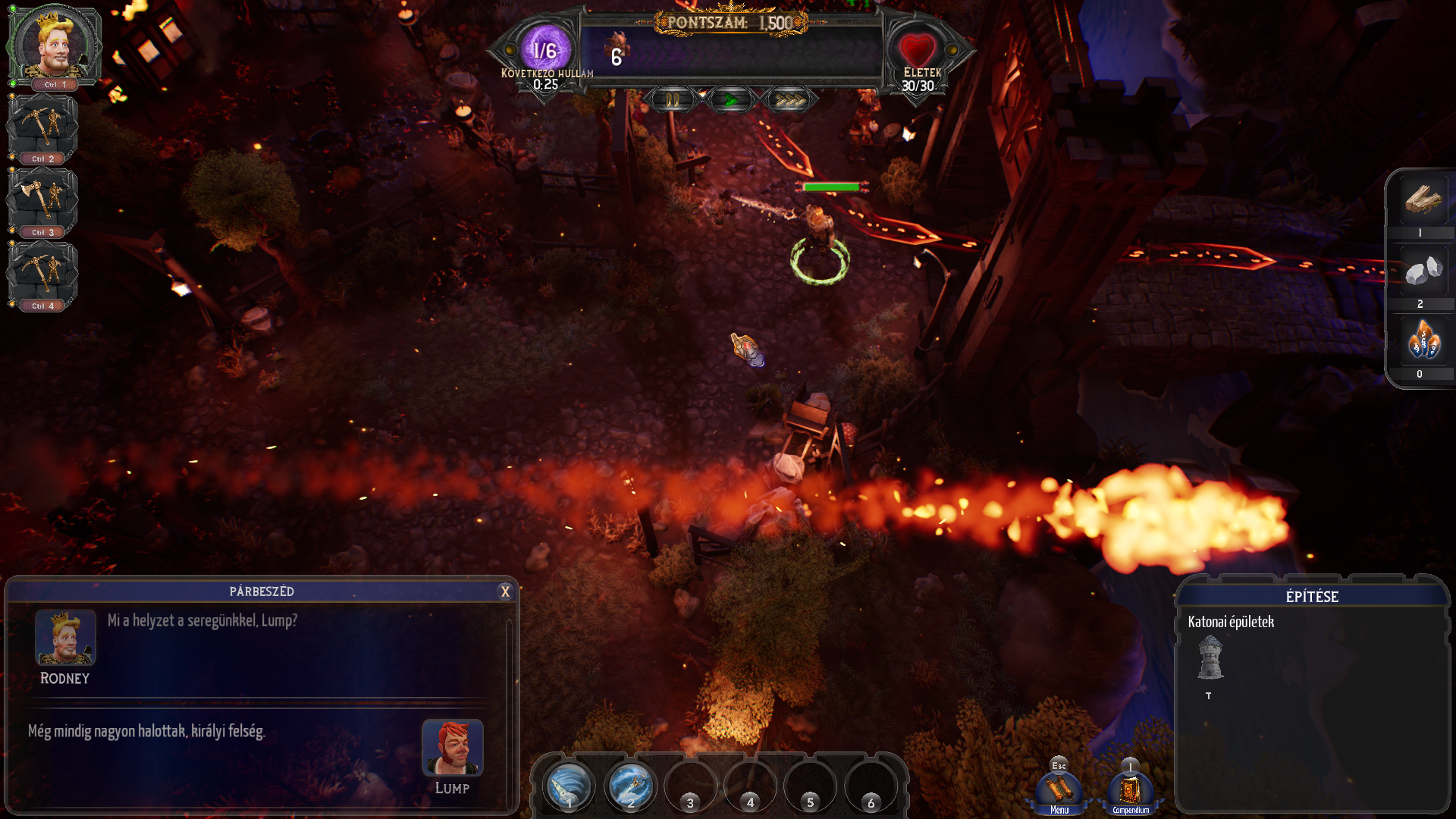
Task: Select the Ctrl 2 pickaxe worker group
Action: click(x=42, y=127)
